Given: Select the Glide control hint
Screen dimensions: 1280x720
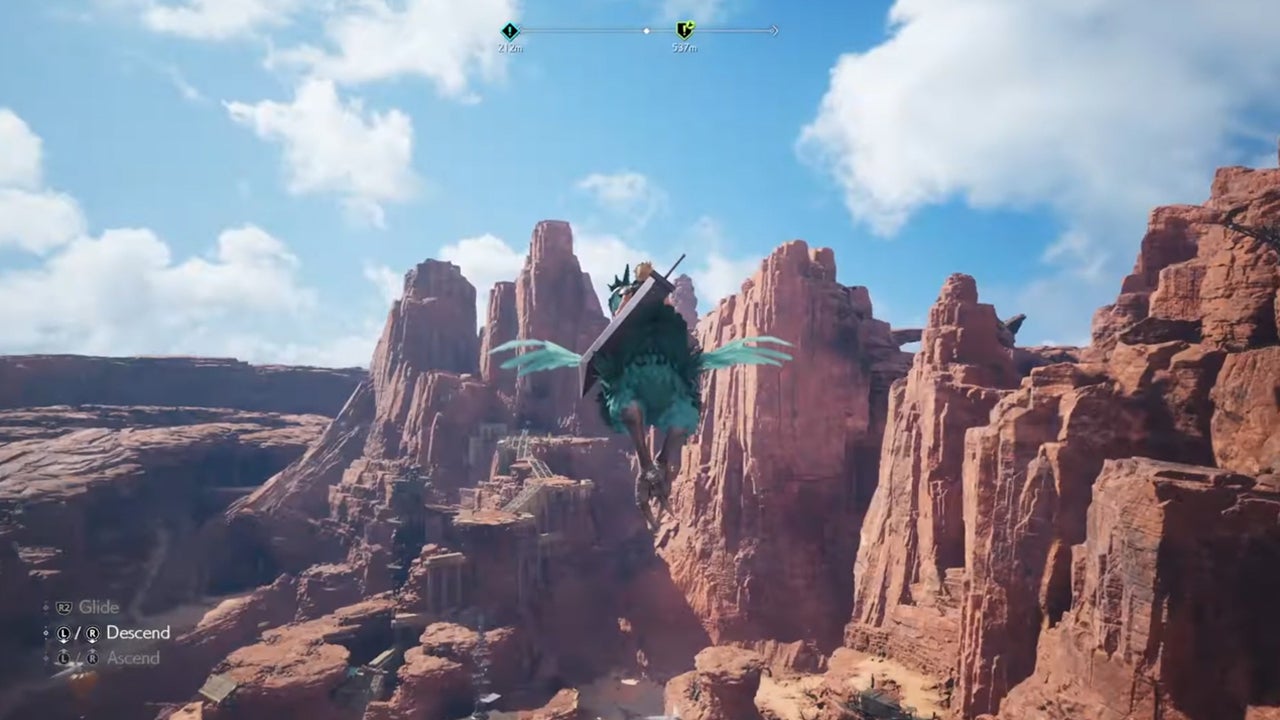Looking at the screenshot, I should tap(98, 607).
